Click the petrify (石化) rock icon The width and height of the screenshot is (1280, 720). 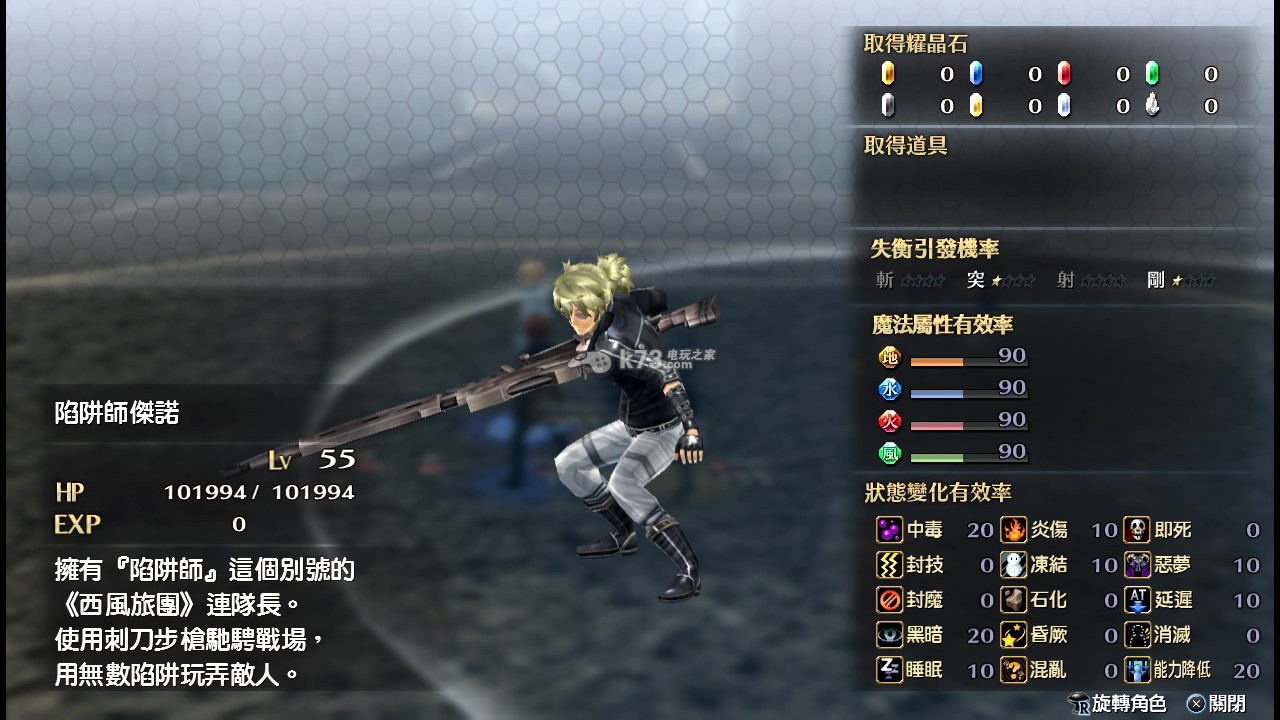(x=1014, y=600)
